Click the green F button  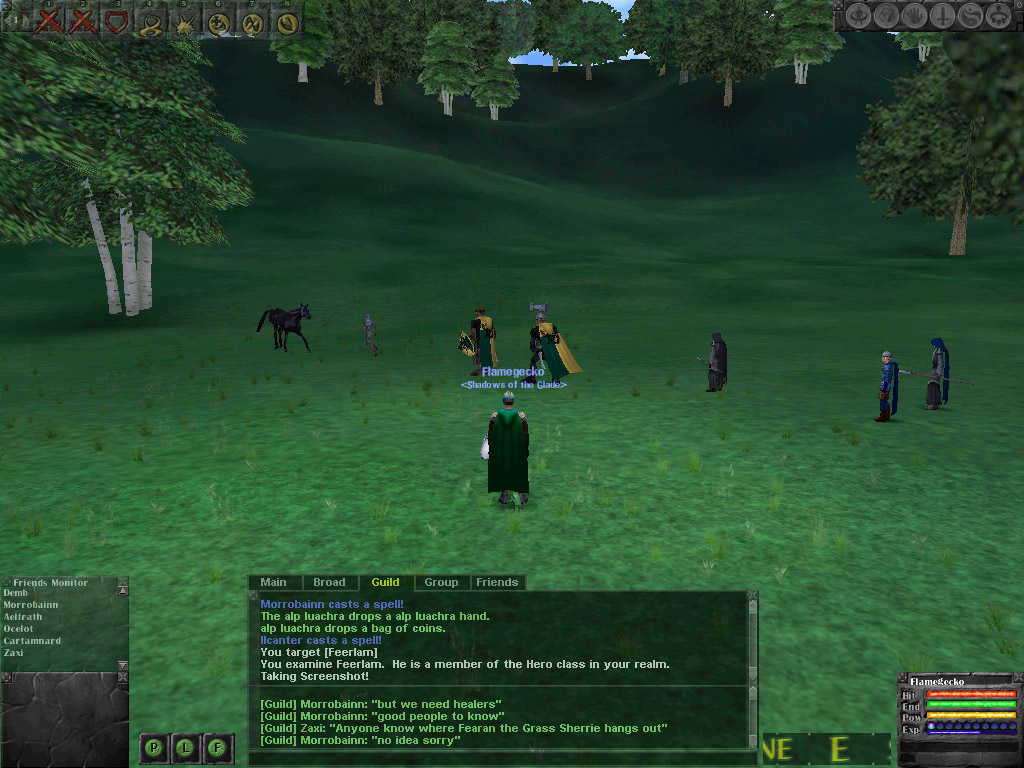click(218, 746)
